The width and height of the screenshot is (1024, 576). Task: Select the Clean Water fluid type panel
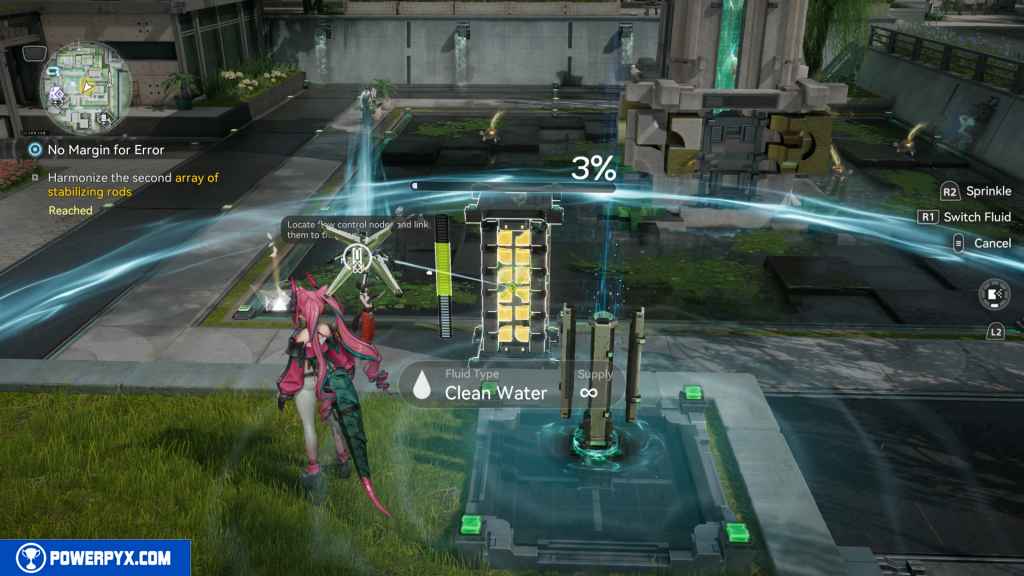coord(495,385)
